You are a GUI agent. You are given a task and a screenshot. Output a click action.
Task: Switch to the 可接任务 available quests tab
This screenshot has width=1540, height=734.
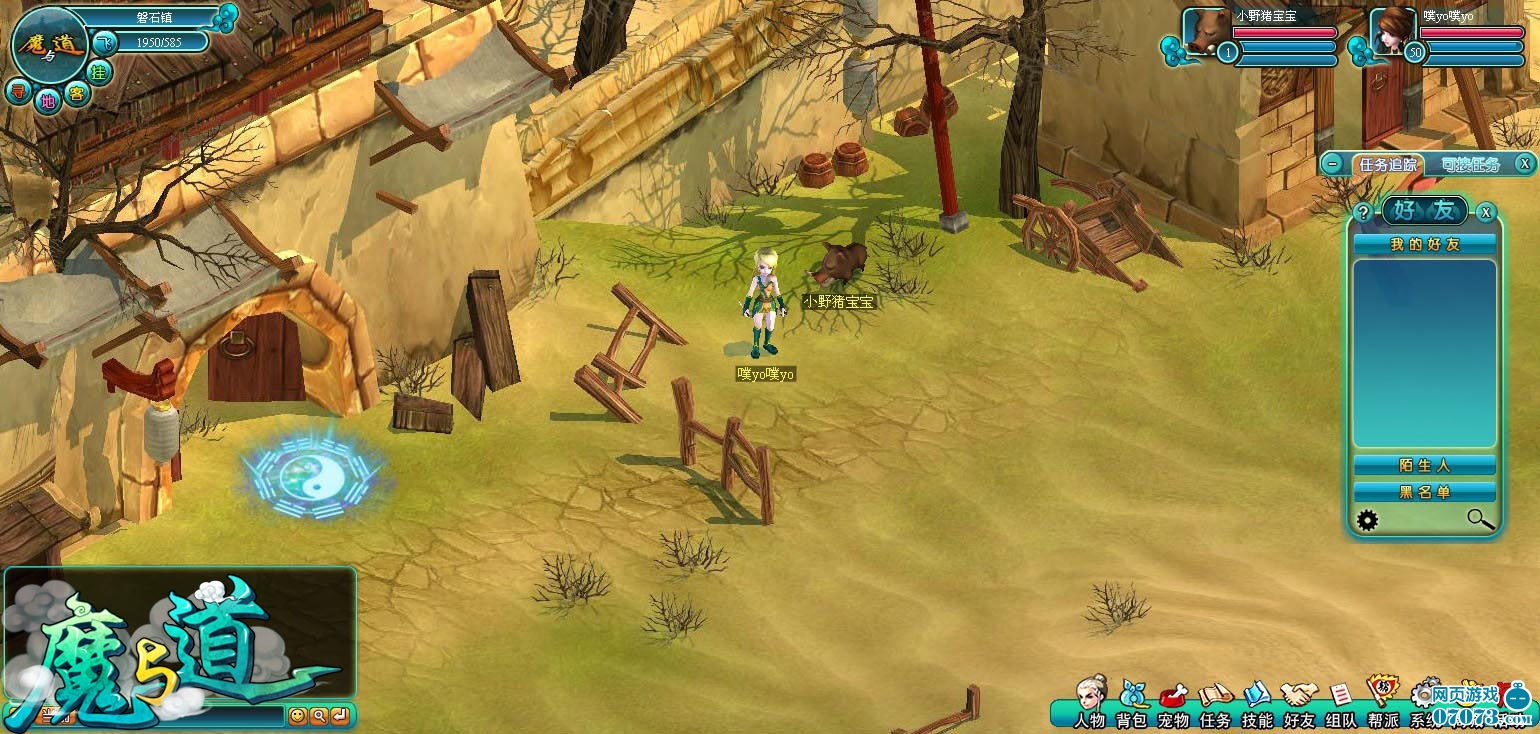(1470, 165)
